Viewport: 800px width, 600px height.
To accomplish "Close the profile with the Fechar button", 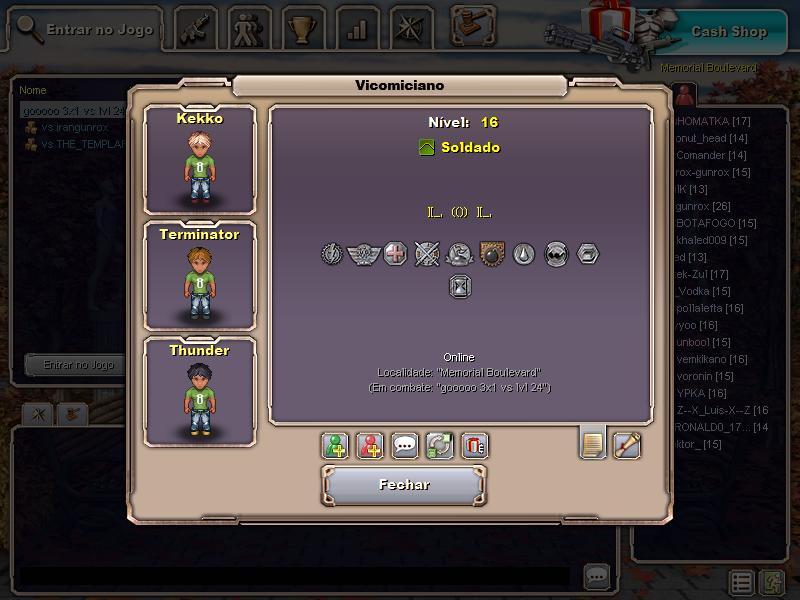I will (x=404, y=485).
